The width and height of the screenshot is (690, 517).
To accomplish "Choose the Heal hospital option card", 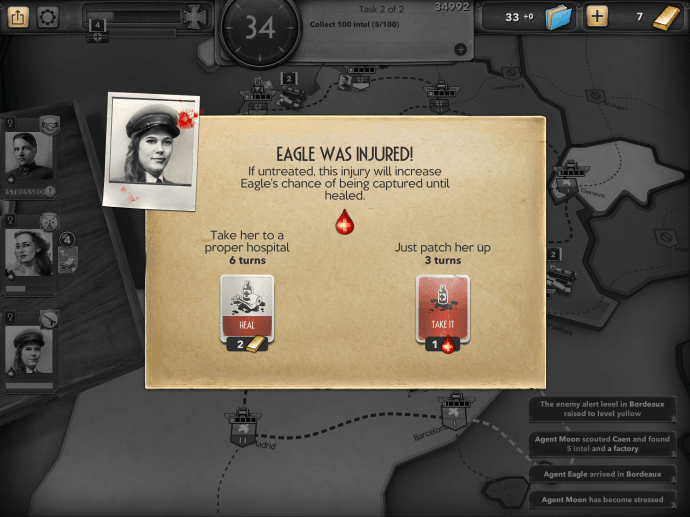I will (x=246, y=308).
